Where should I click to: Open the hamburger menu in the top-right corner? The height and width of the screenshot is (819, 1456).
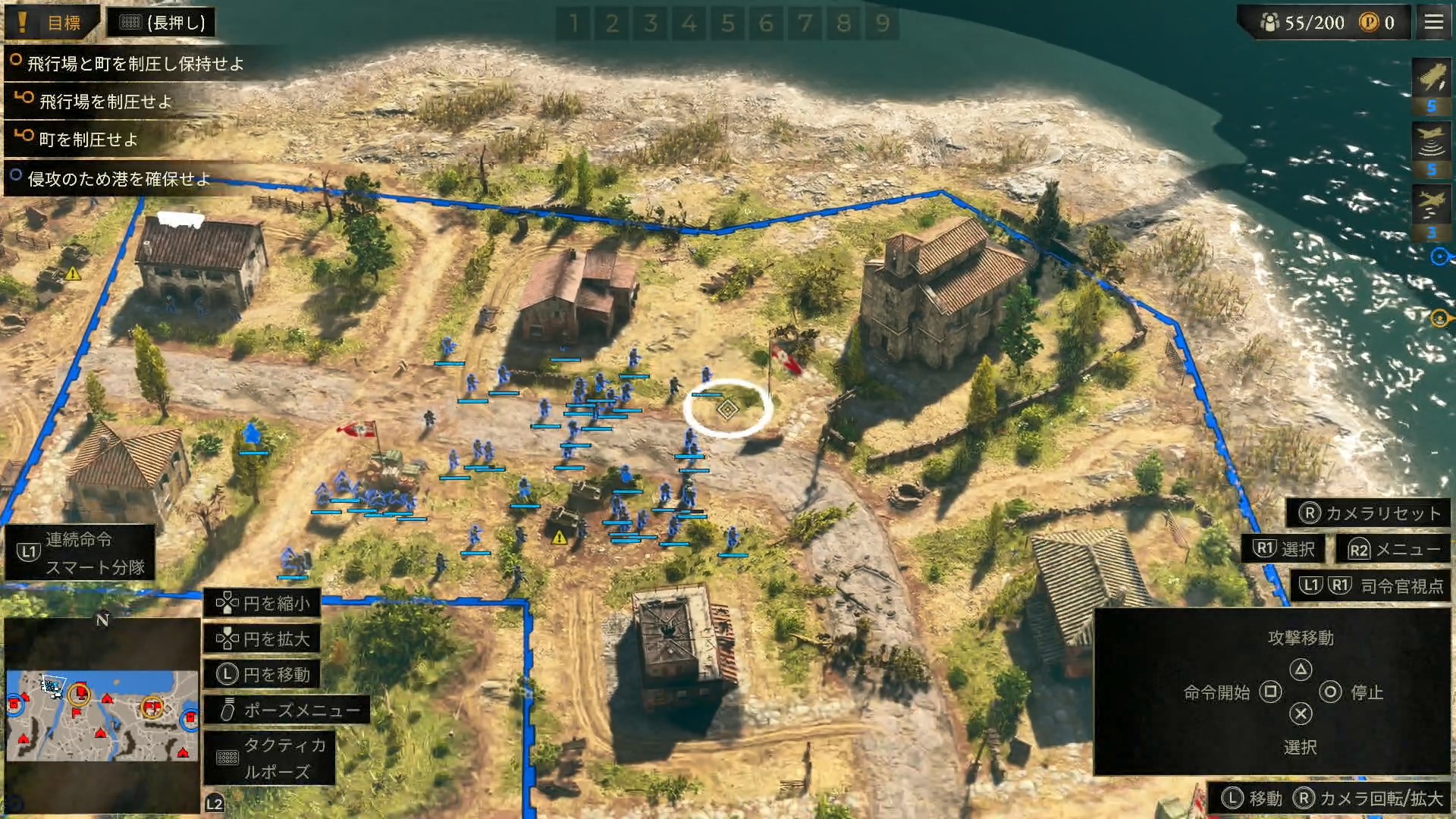[x=1432, y=22]
